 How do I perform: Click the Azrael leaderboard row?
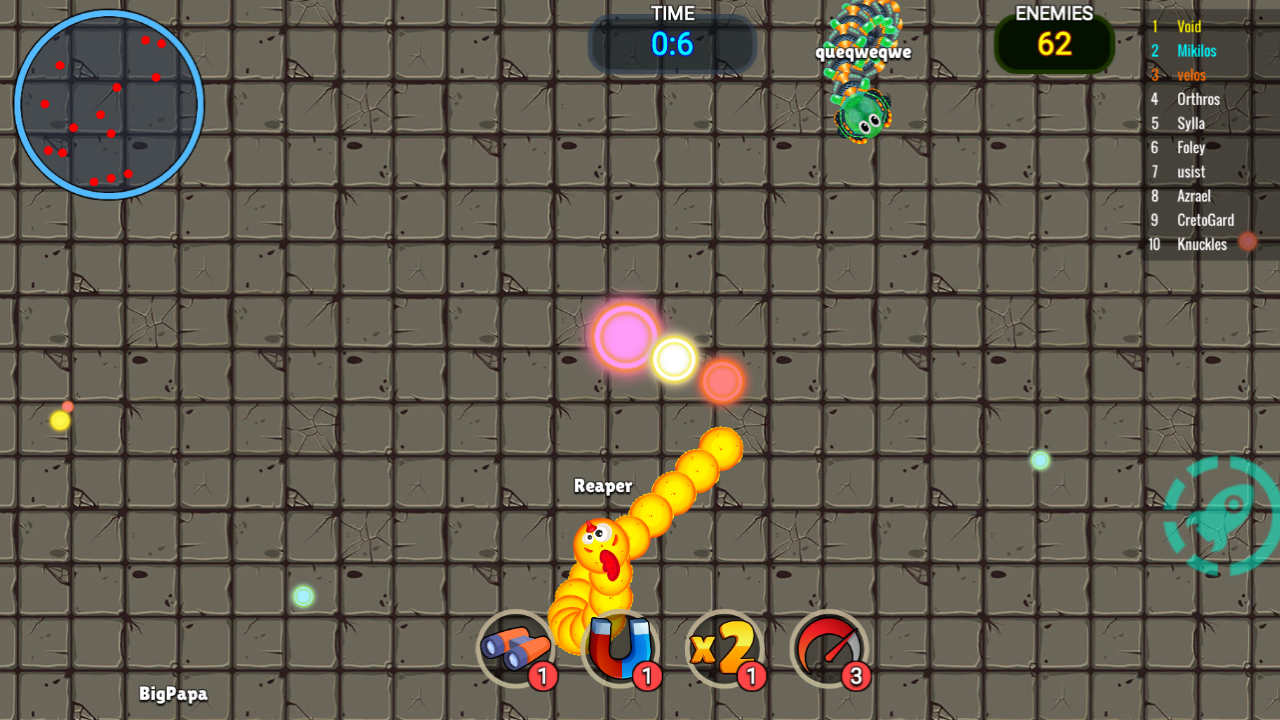[x=1196, y=196]
